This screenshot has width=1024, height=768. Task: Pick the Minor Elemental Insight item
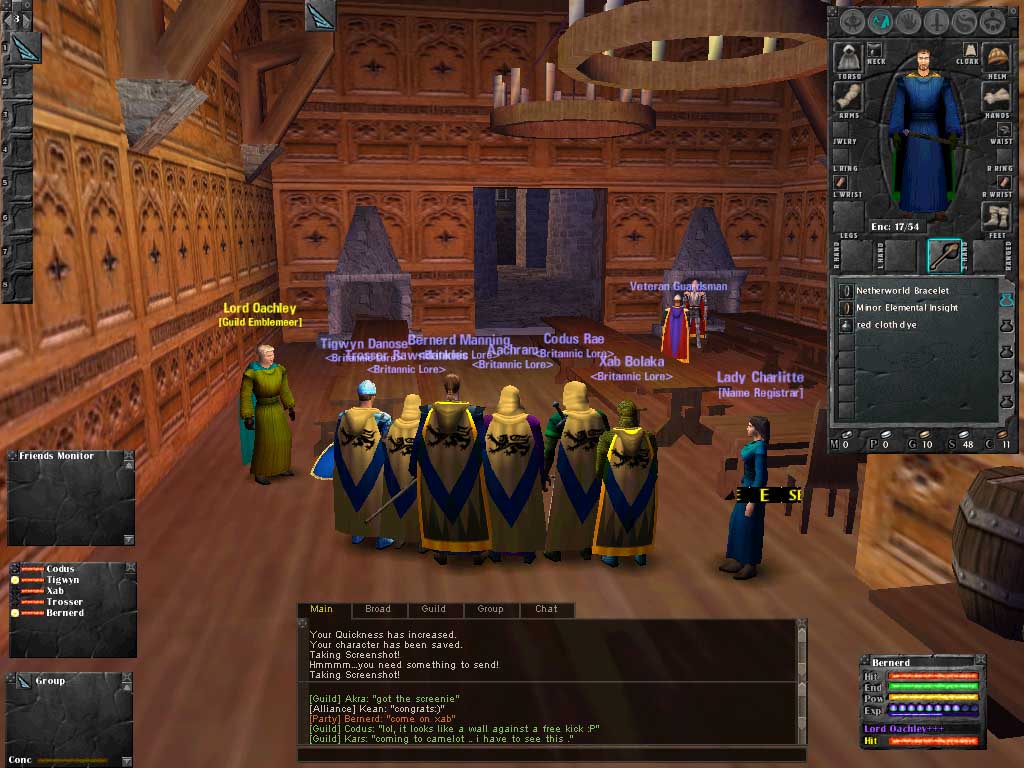pyautogui.click(x=906, y=308)
